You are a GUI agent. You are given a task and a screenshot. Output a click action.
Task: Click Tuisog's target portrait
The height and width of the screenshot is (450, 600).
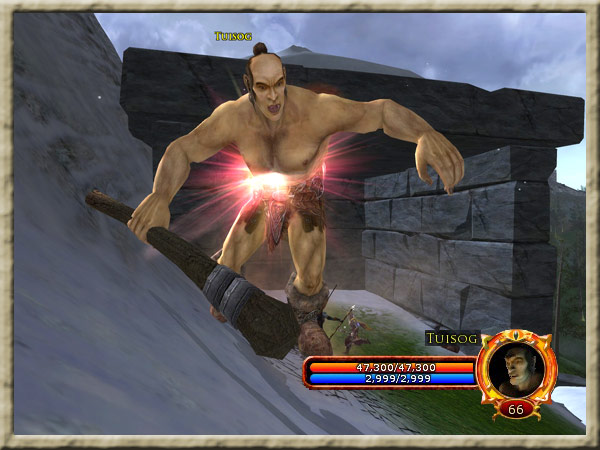(x=516, y=366)
